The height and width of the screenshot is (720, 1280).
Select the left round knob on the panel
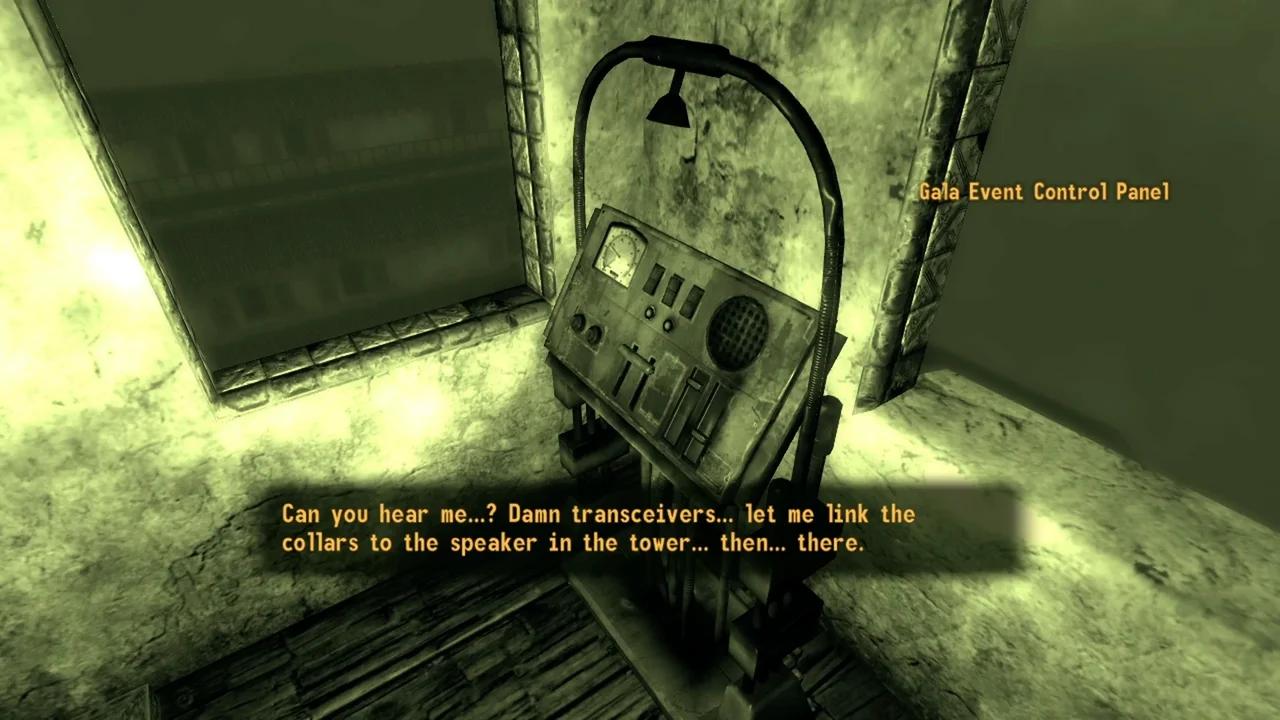point(579,320)
